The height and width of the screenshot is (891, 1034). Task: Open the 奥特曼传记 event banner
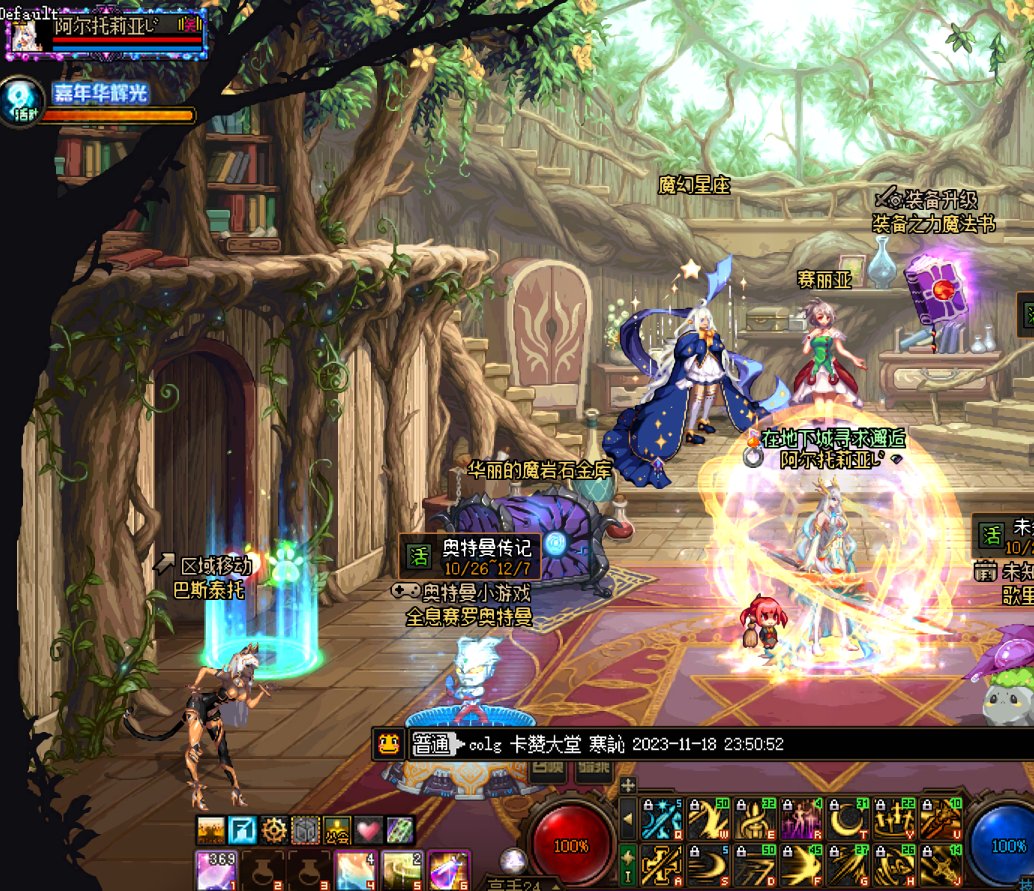(x=470, y=557)
